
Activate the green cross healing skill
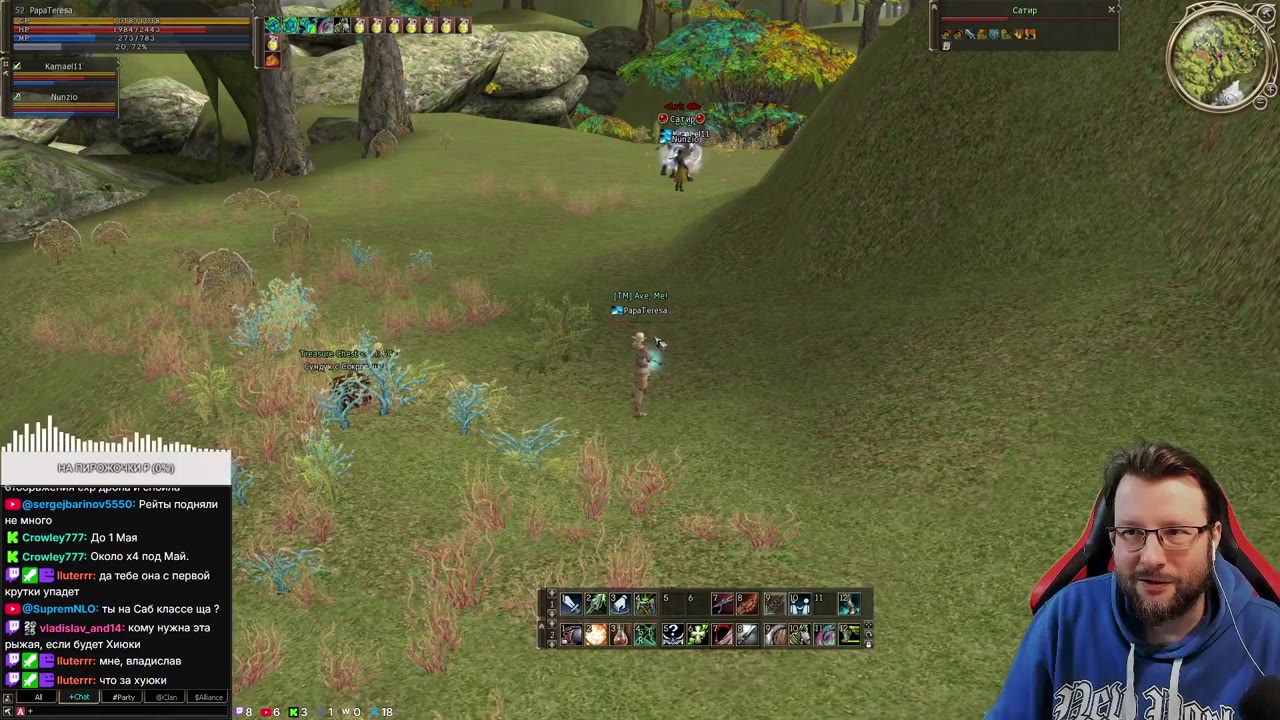(697, 635)
